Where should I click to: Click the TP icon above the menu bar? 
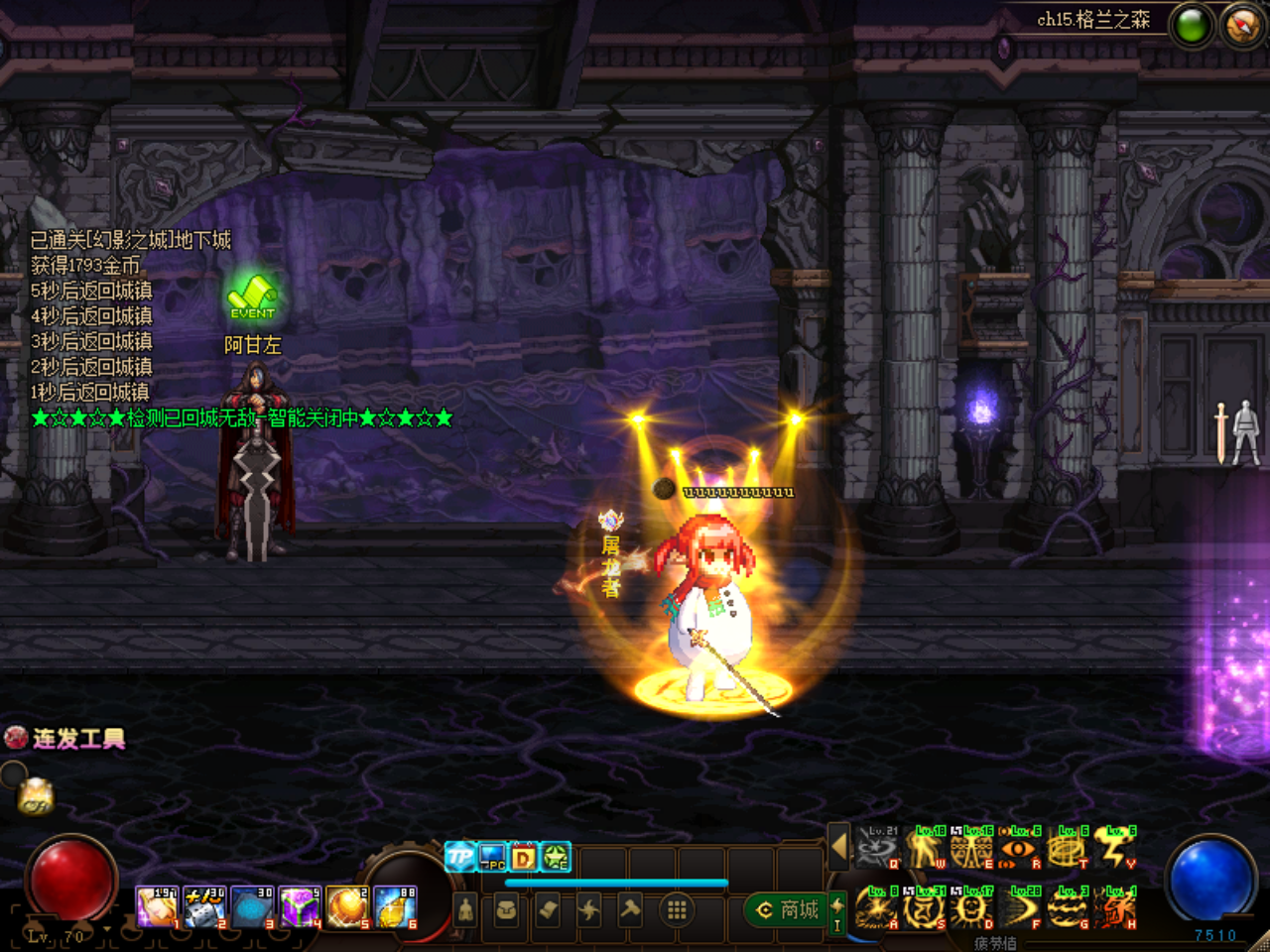[x=459, y=856]
